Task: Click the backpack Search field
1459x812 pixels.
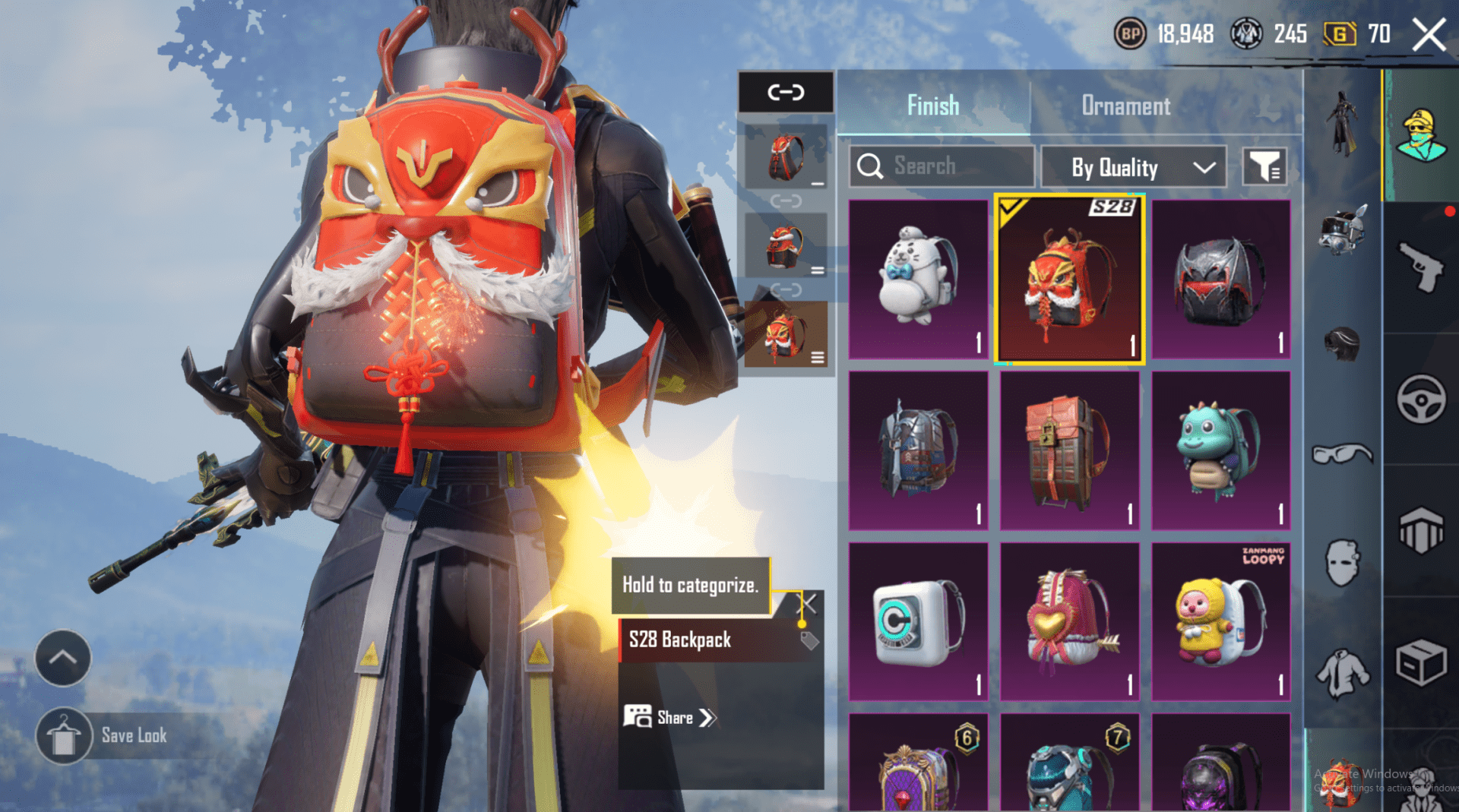Action: click(x=942, y=166)
